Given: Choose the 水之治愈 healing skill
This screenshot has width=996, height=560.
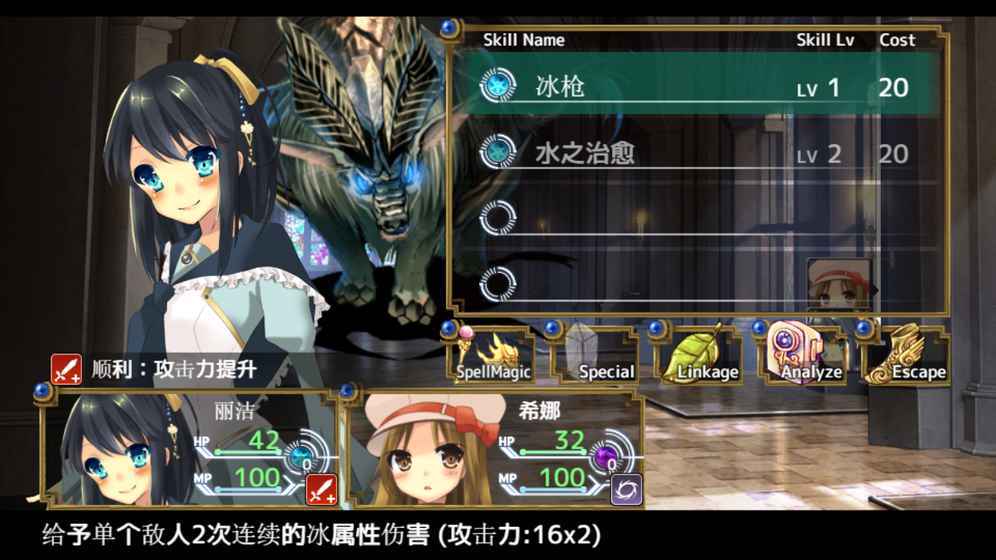Looking at the screenshot, I should pyautogui.click(x=695, y=153).
